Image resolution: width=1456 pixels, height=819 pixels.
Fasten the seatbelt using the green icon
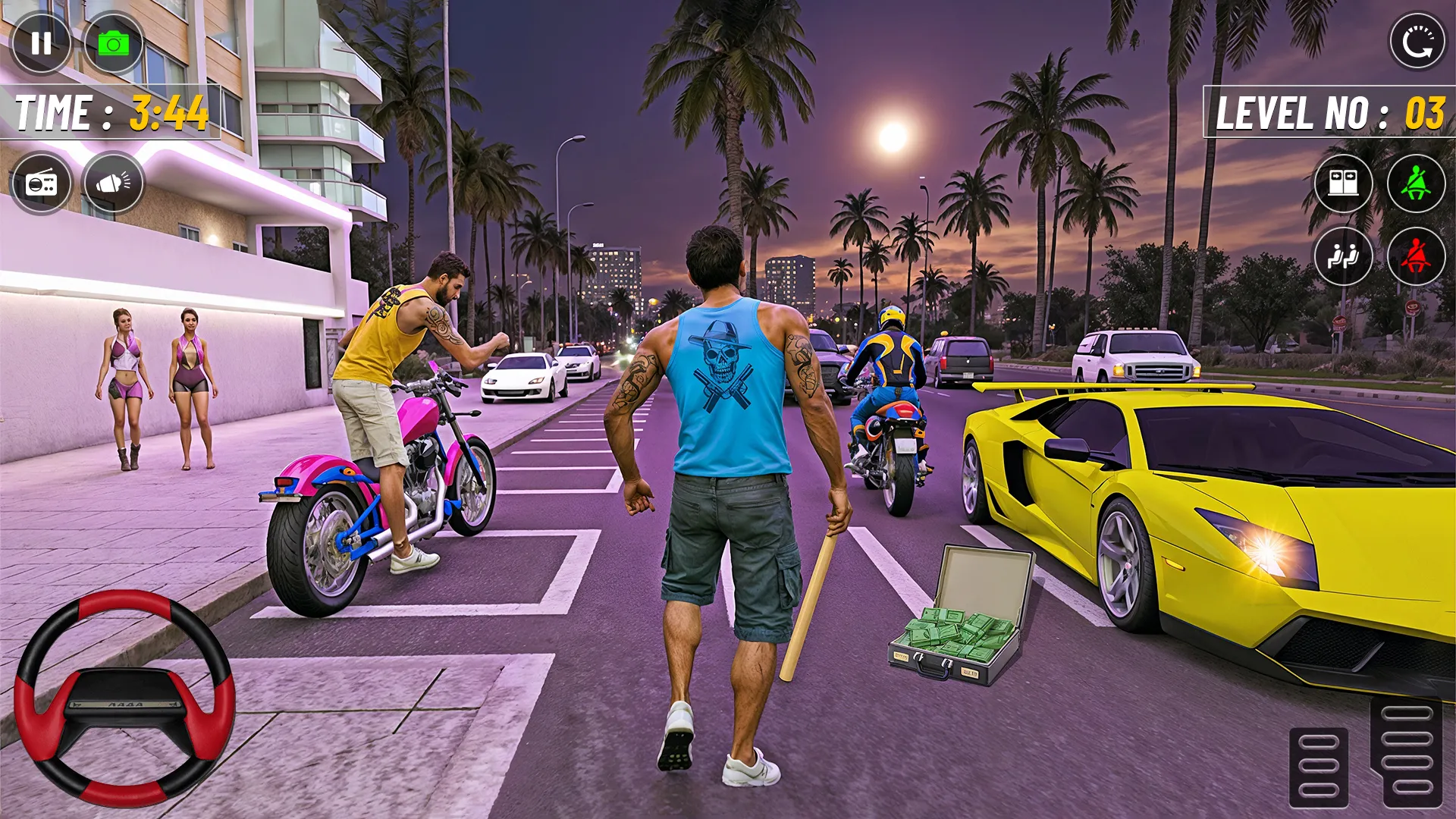click(x=1415, y=184)
